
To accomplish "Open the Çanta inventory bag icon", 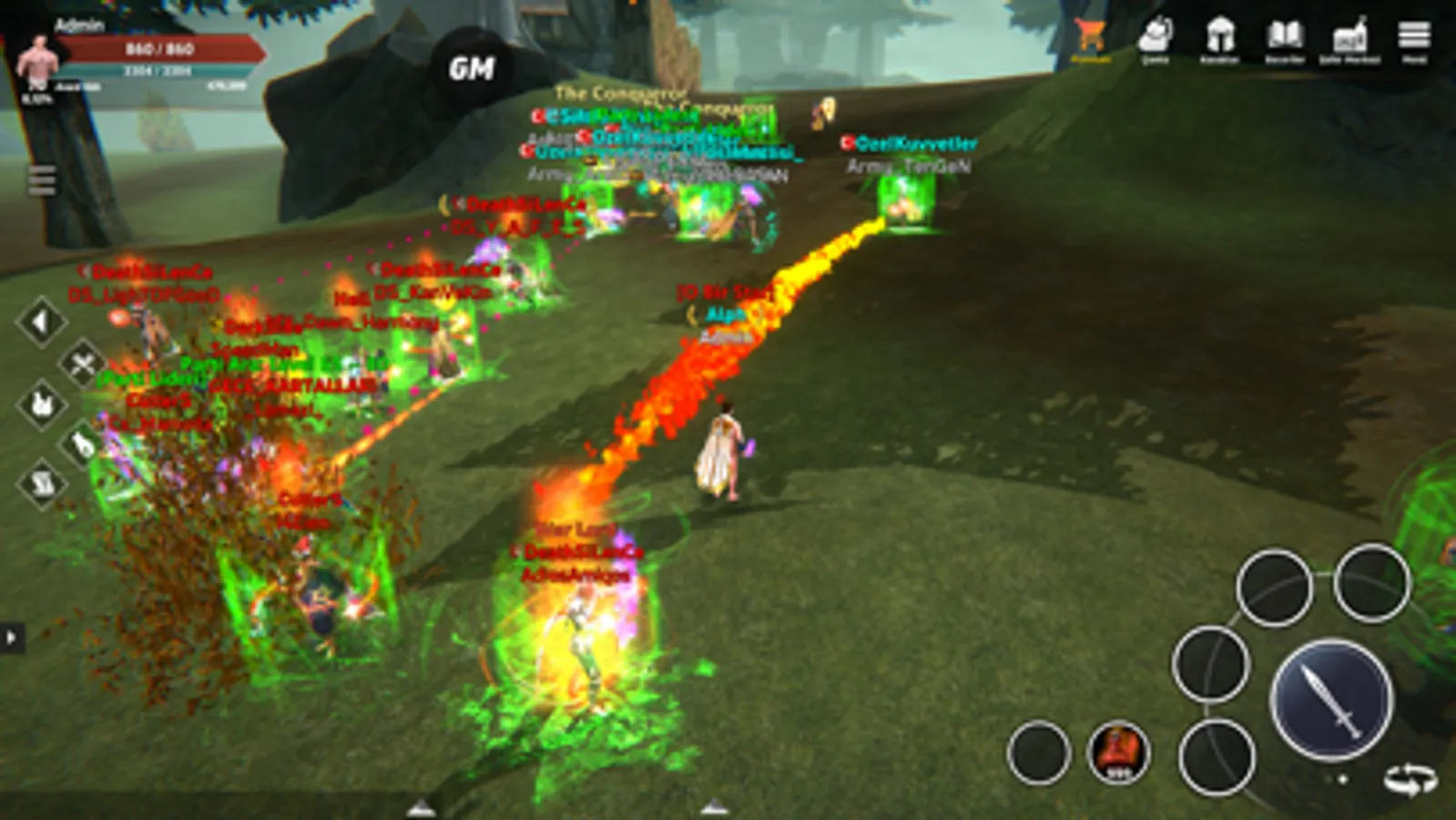I will pyautogui.click(x=1154, y=36).
